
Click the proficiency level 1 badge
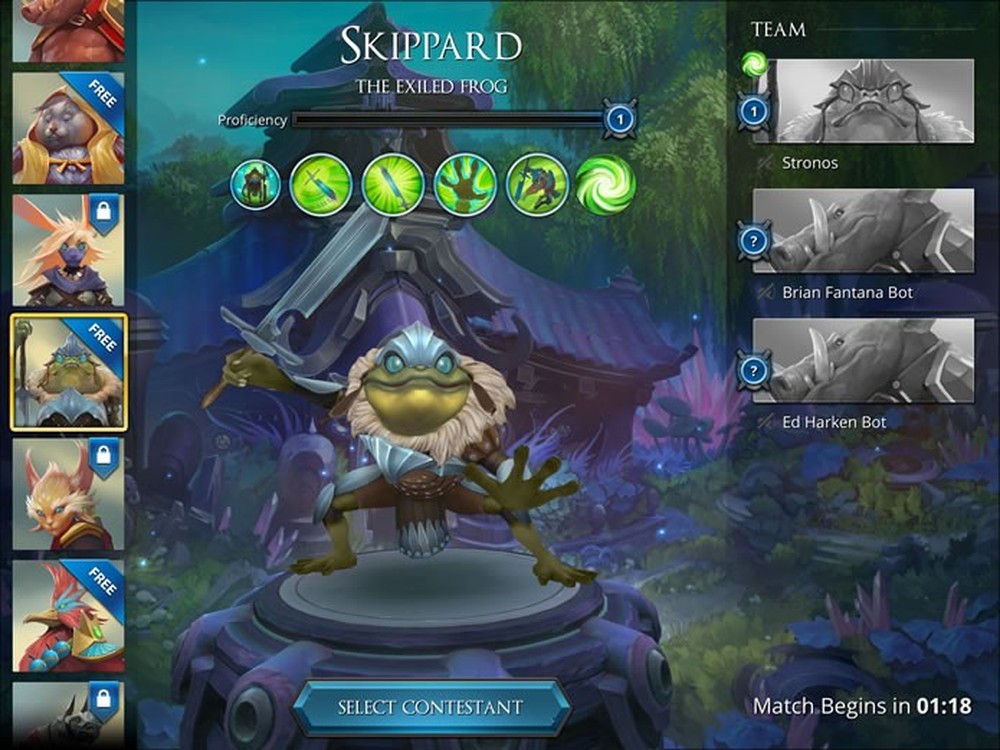point(620,121)
